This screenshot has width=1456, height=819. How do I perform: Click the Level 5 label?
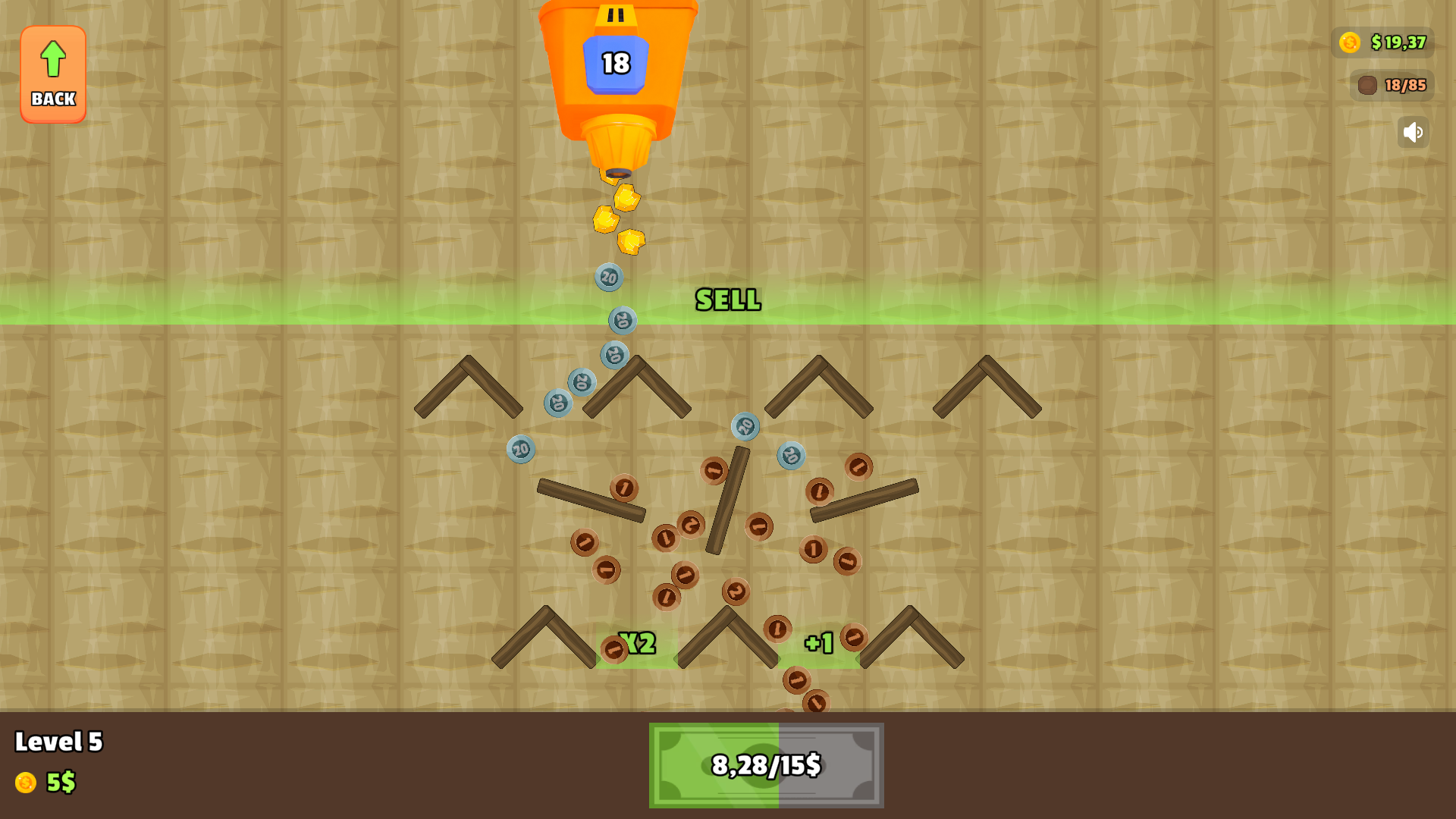click(61, 742)
